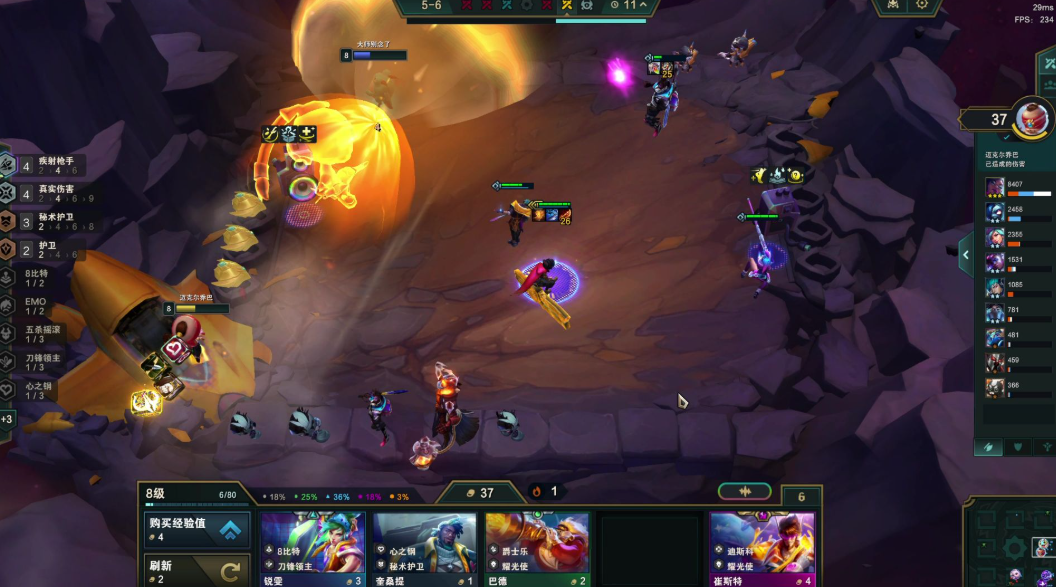
Task: Click the minimap in the corner
Action: click(1010, 545)
